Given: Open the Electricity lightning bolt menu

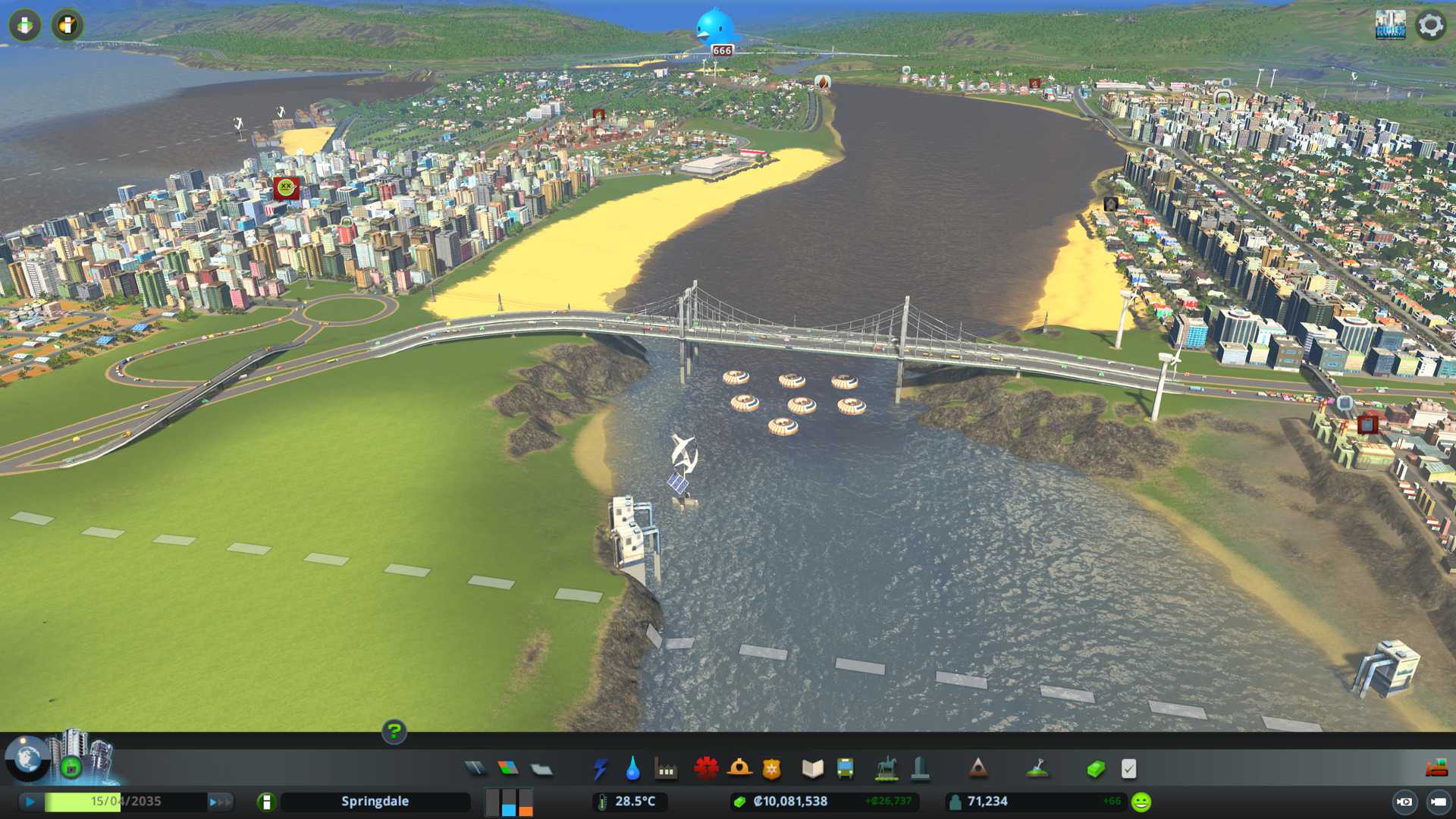Looking at the screenshot, I should pyautogui.click(x=601, y=769).
